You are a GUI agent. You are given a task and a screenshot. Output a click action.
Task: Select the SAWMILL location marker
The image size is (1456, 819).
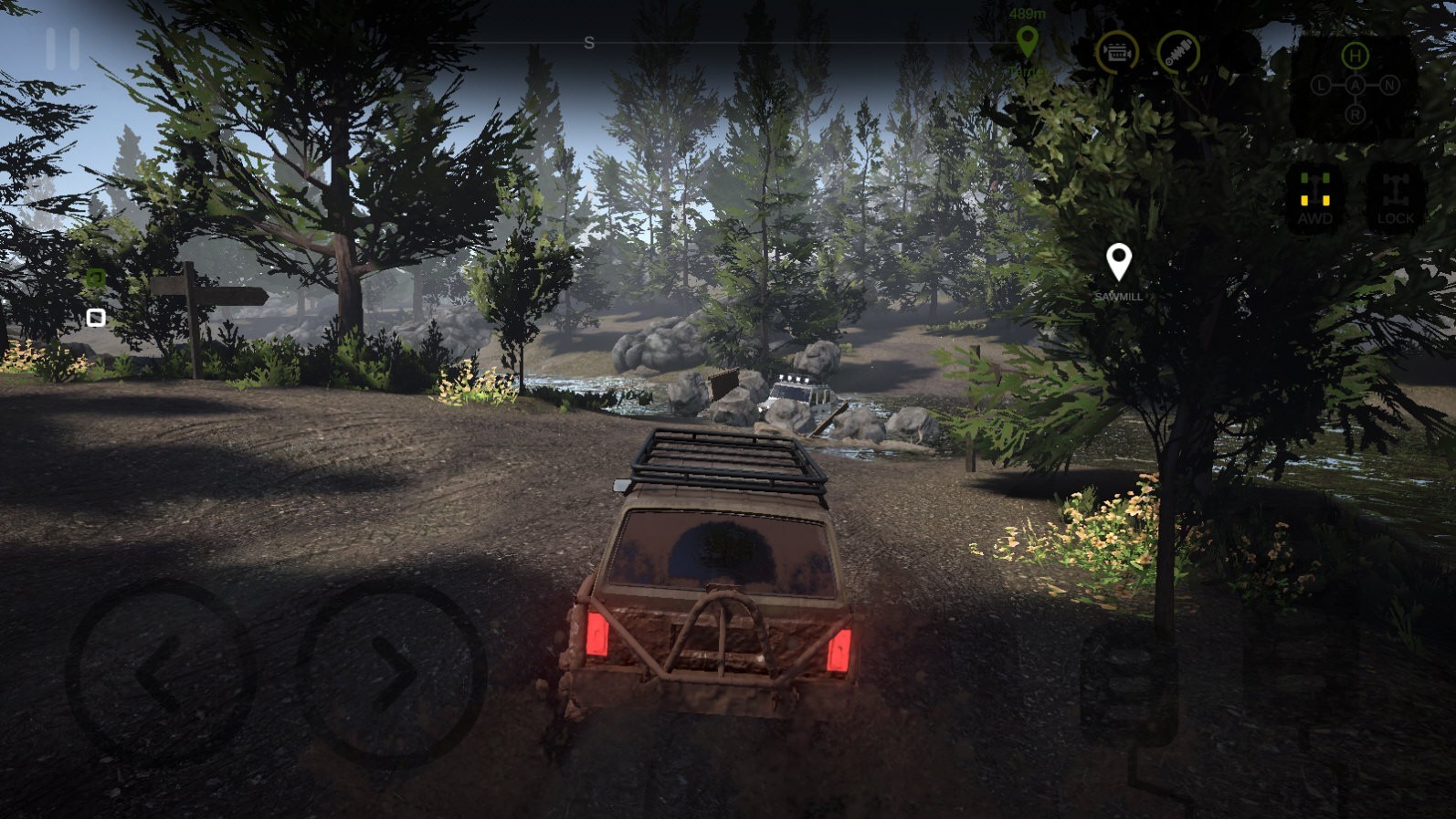1118,265
